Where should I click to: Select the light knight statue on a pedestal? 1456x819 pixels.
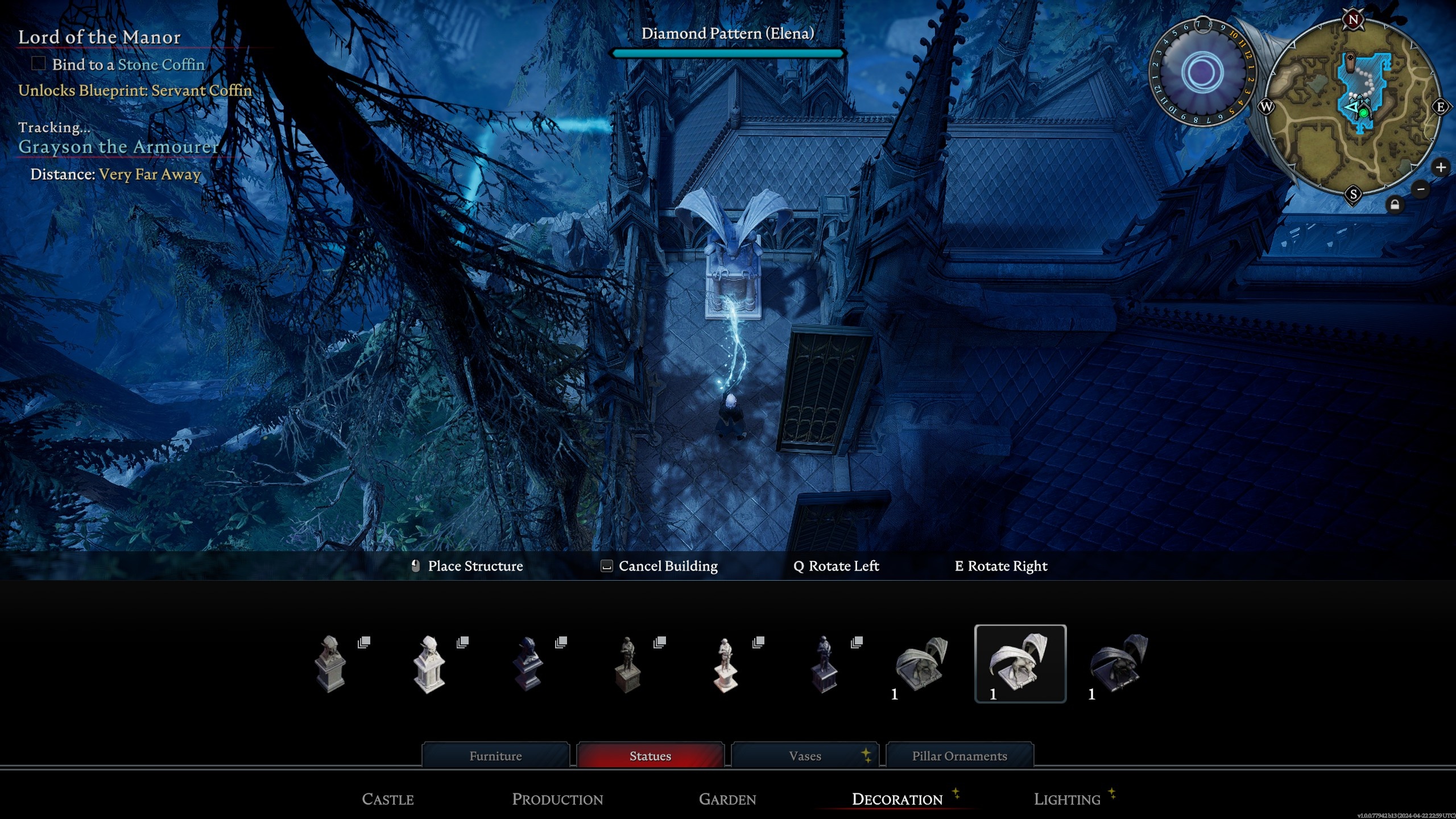pyautogui.click(x=726, y=665)
